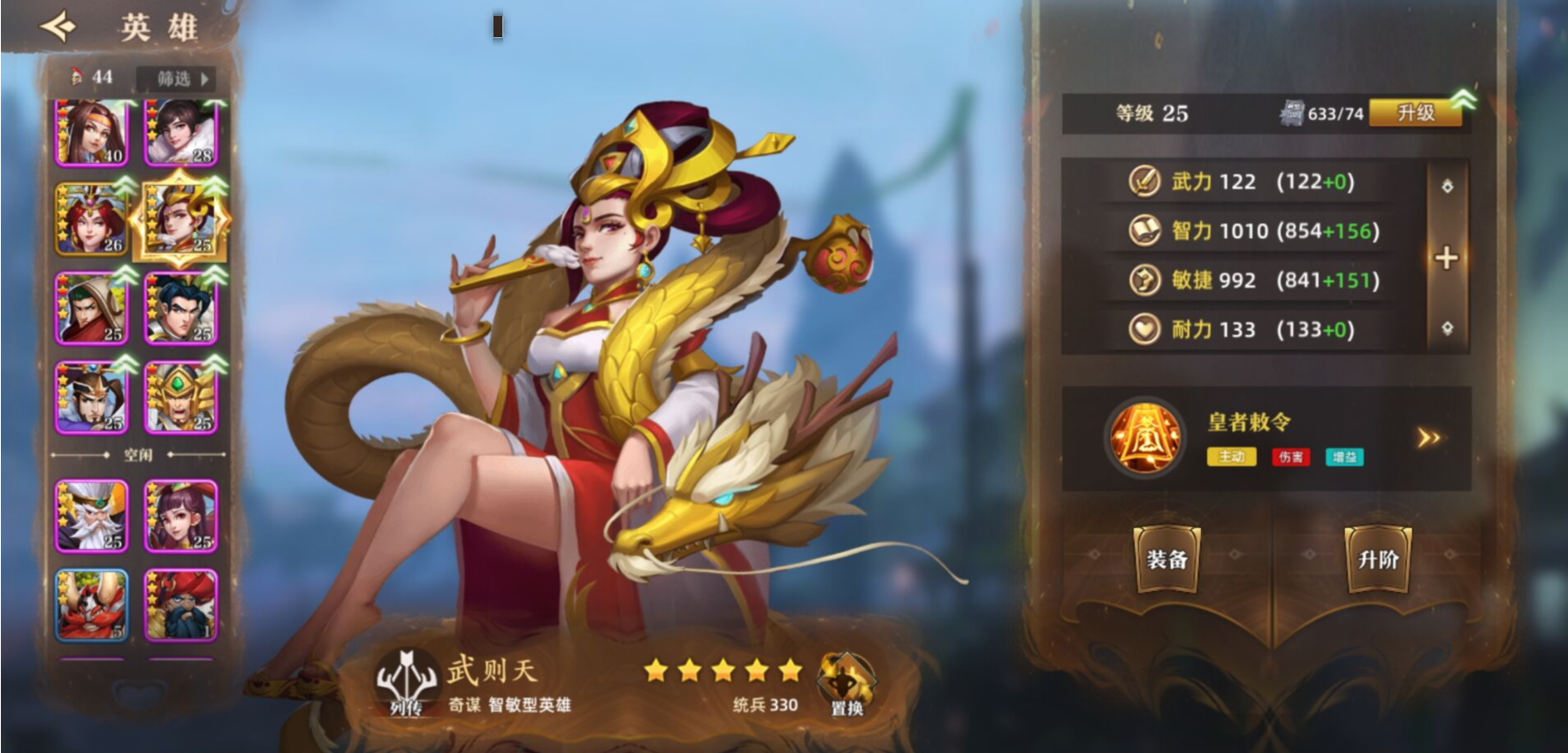Select the red demon level 5 hero portrait
The width and height of the screenshot is (1568, 753).
92,604
